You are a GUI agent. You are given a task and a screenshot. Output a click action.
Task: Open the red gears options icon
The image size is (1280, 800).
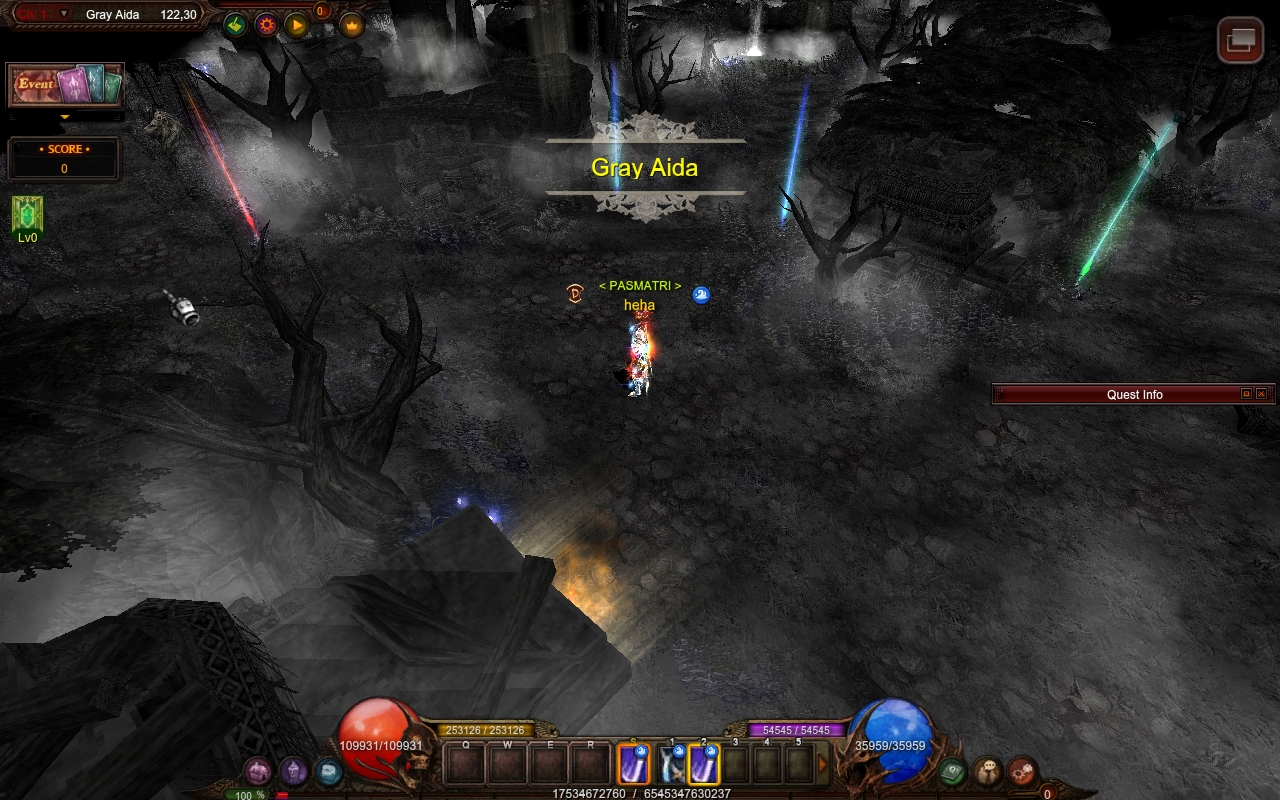(1021, 771)
